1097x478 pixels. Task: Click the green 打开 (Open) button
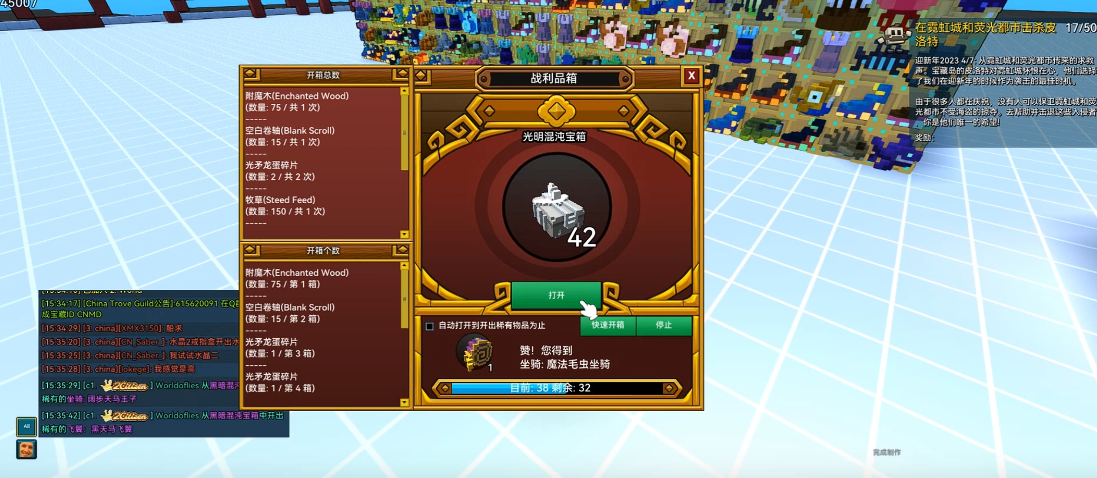click(556, 296)
